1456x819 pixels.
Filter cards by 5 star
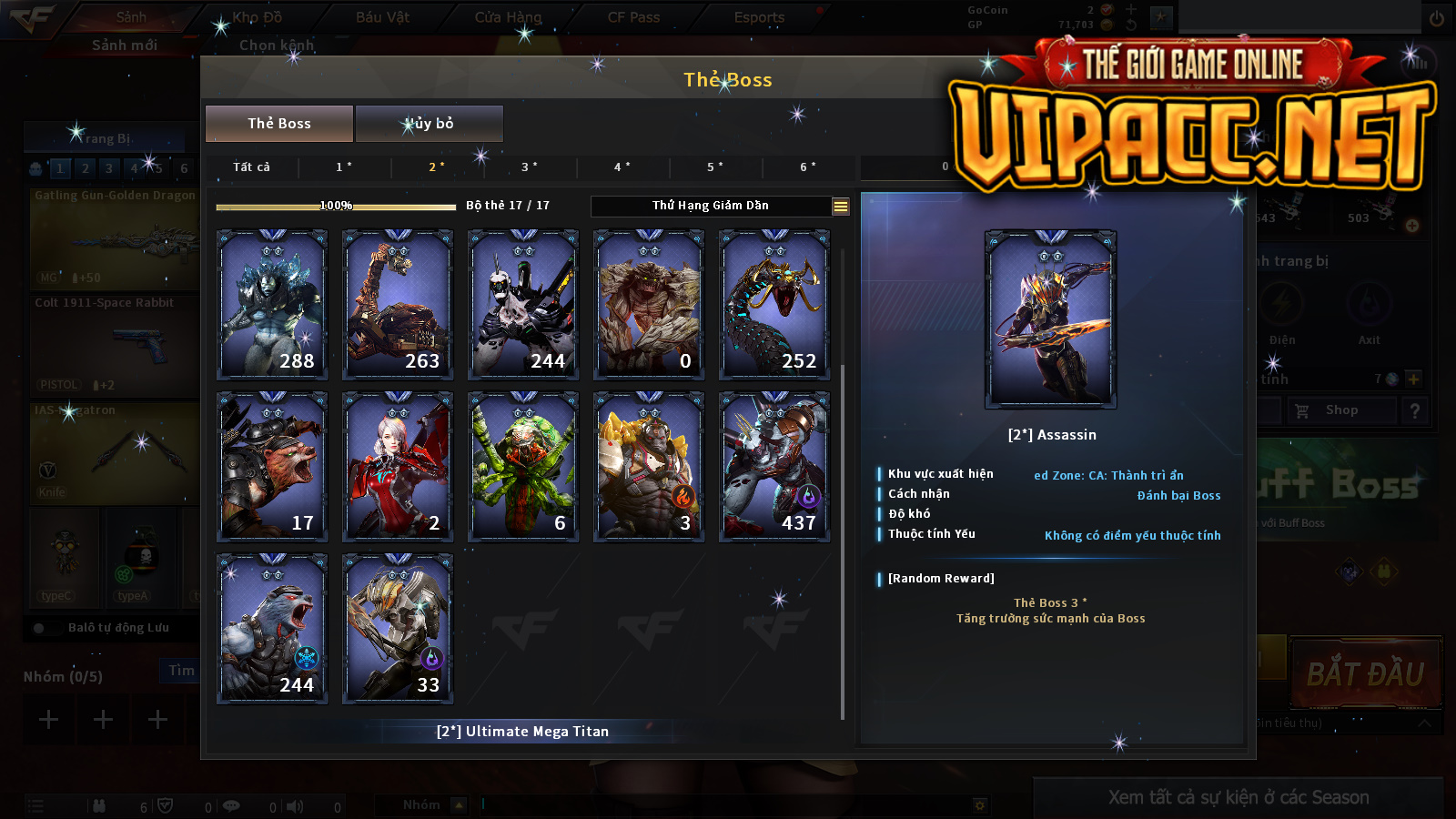pyautogui.click(x=715, y=167)
